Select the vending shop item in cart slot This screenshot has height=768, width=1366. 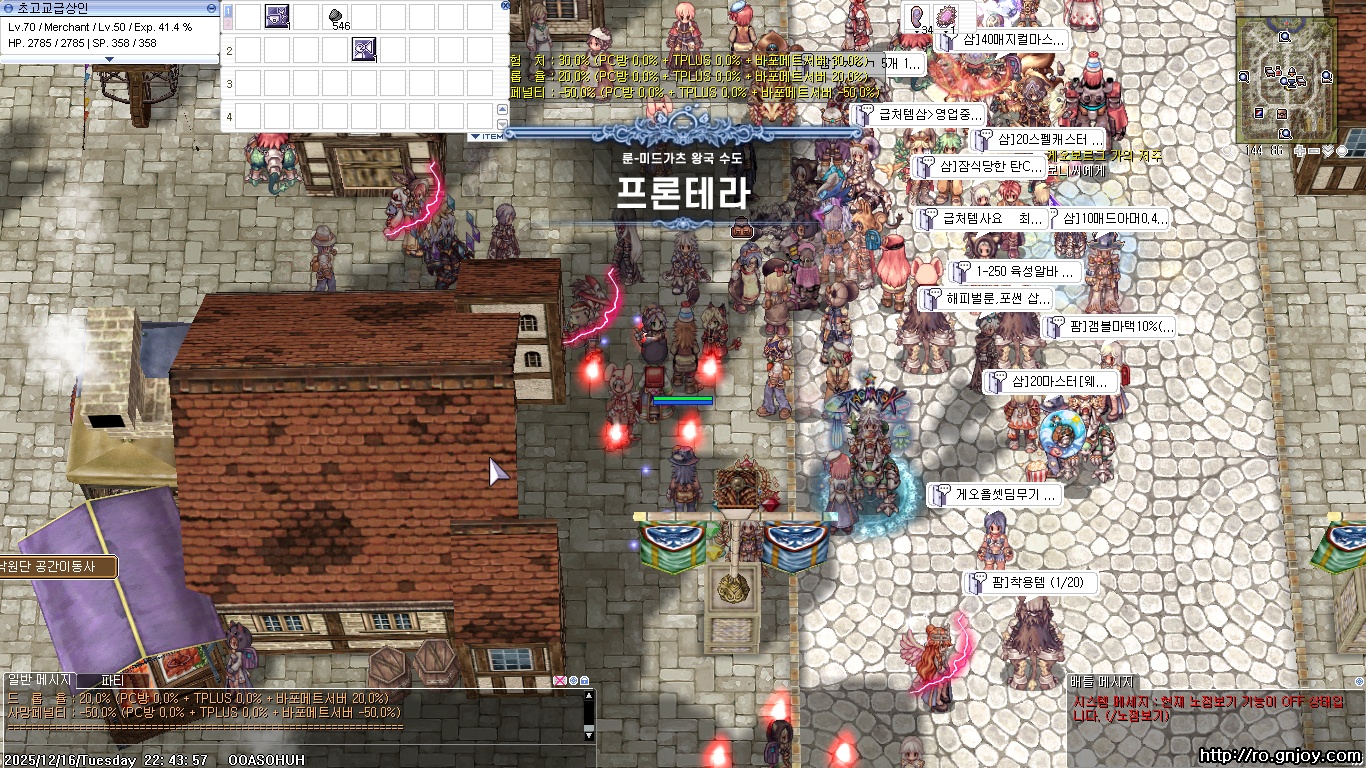point(363,50)
